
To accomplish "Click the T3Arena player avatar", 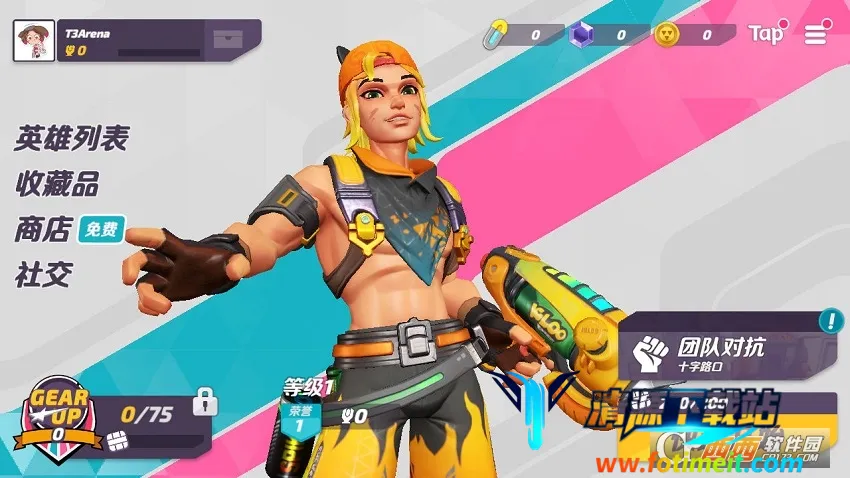I will click(33, 40).
